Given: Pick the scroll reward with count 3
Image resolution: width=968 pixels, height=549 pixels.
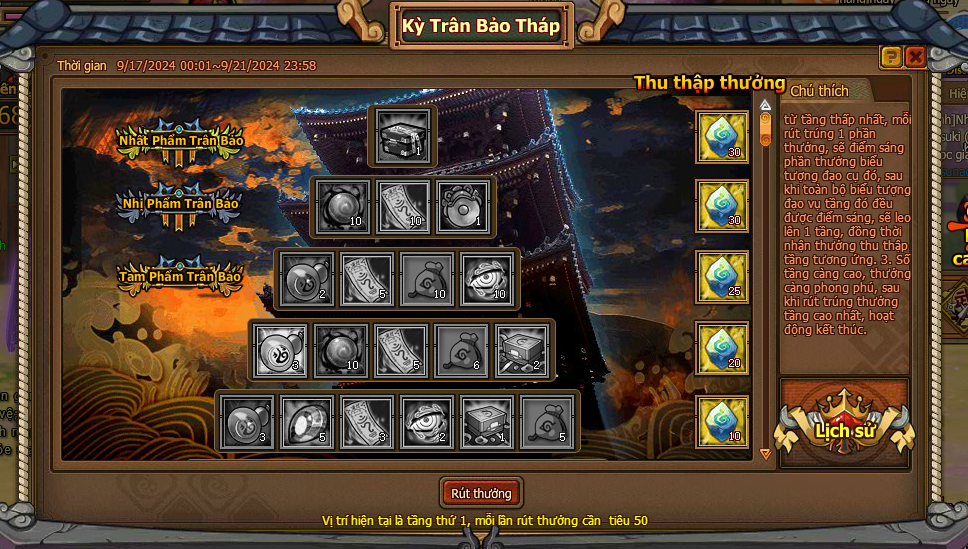Looking at the screenshot, I should (367, 423).
